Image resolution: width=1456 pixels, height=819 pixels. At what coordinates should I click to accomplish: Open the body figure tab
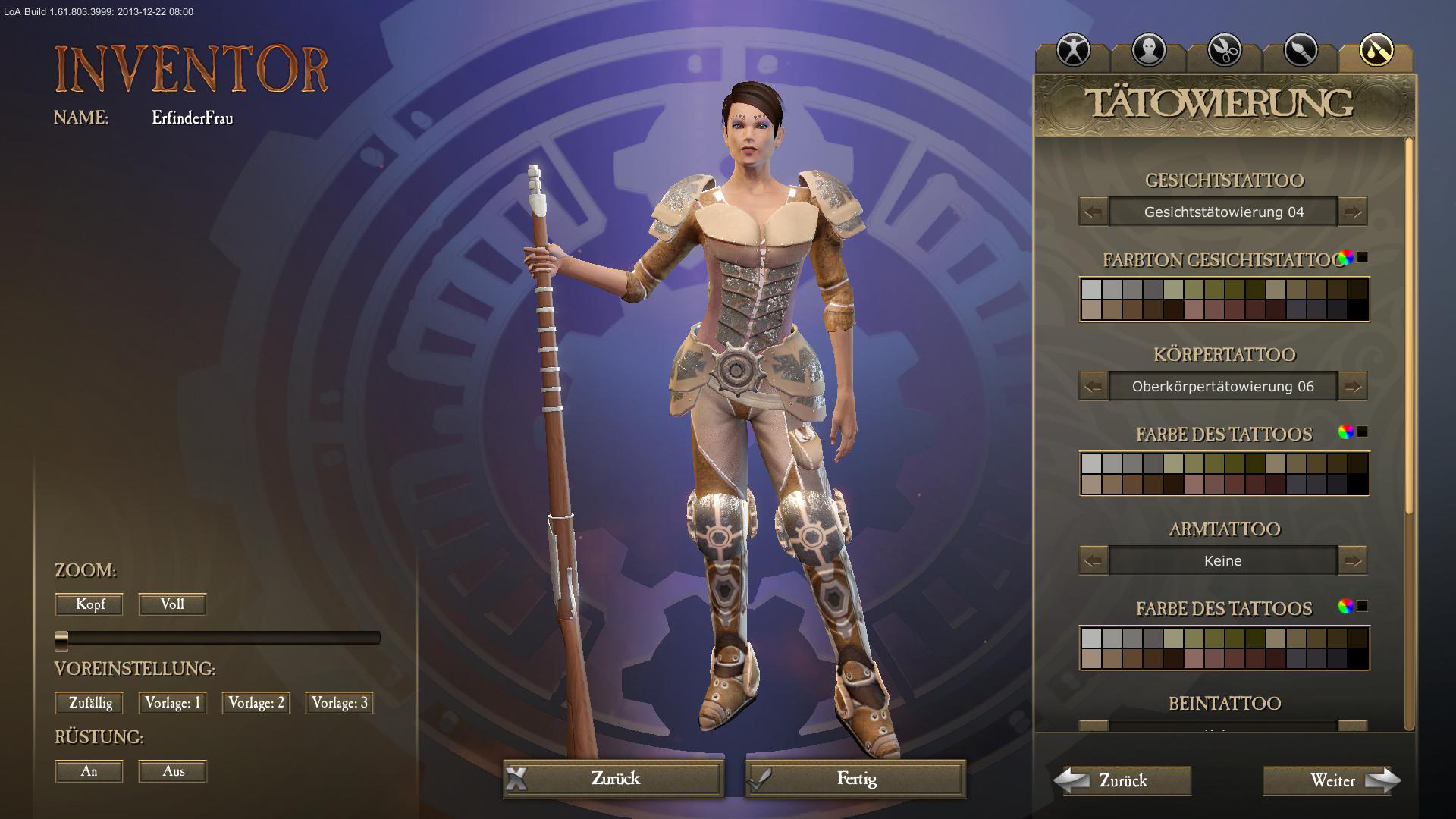click(x=1073, y=51)
